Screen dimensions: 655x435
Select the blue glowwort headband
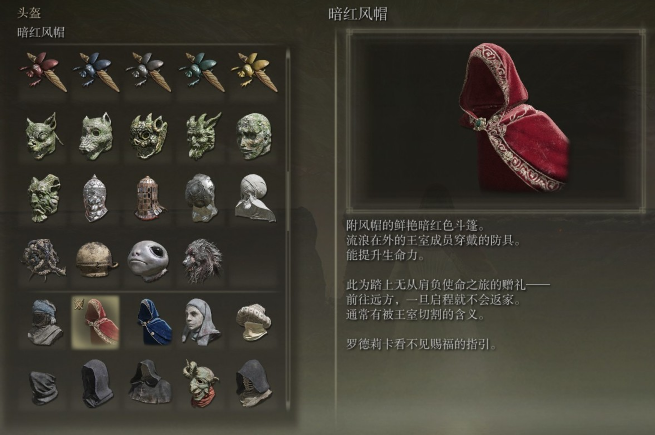tap(96, 72)
